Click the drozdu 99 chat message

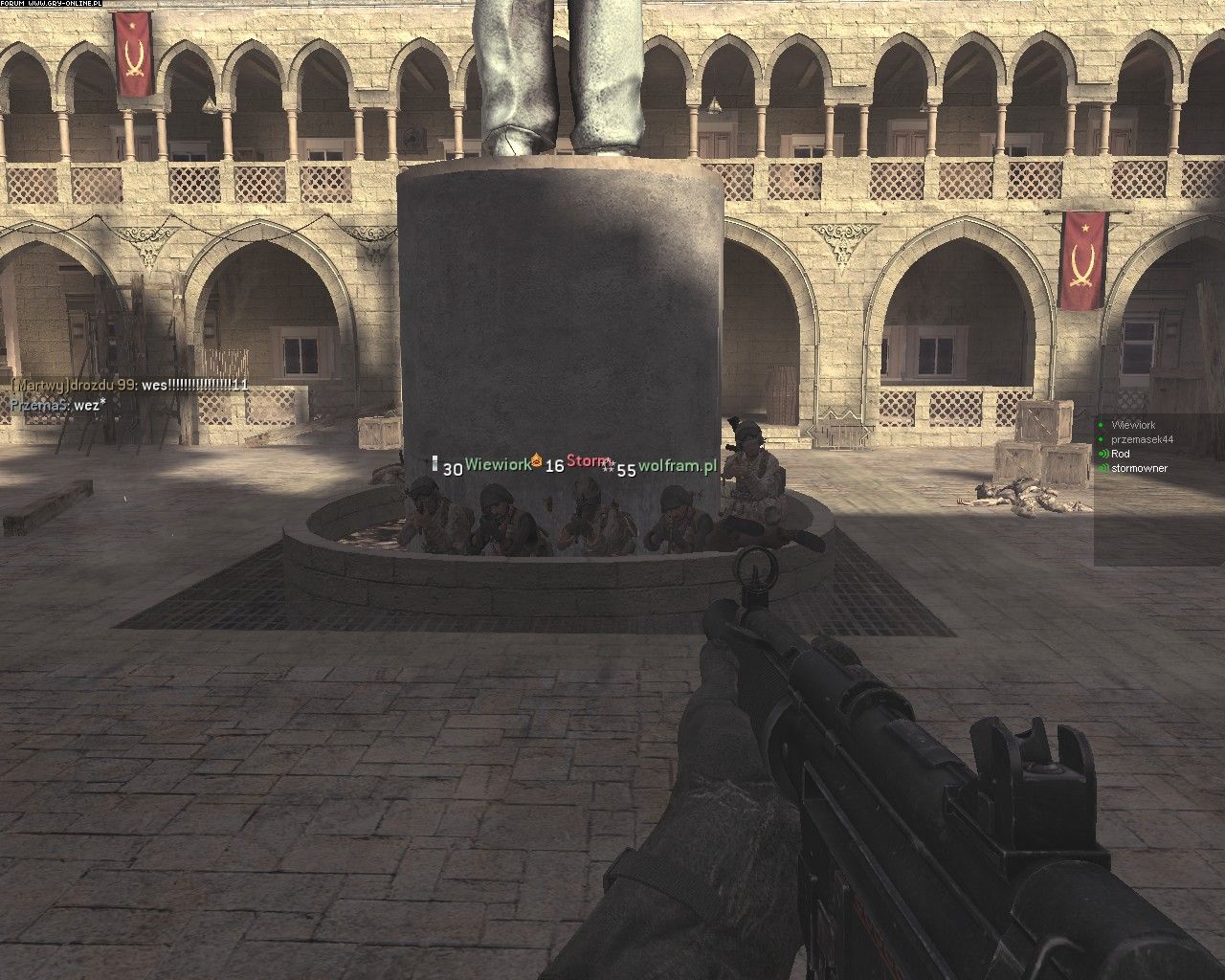(129, 385)
